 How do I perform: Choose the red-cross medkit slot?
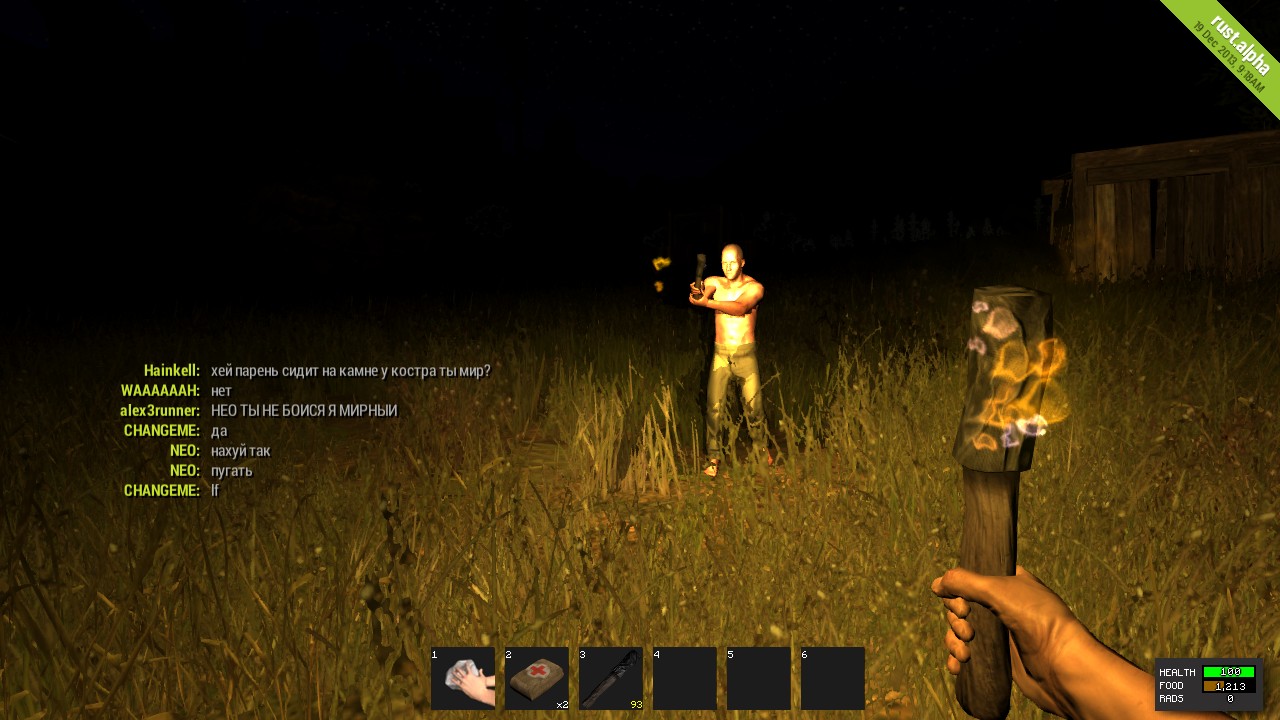[x=537, y=678]
